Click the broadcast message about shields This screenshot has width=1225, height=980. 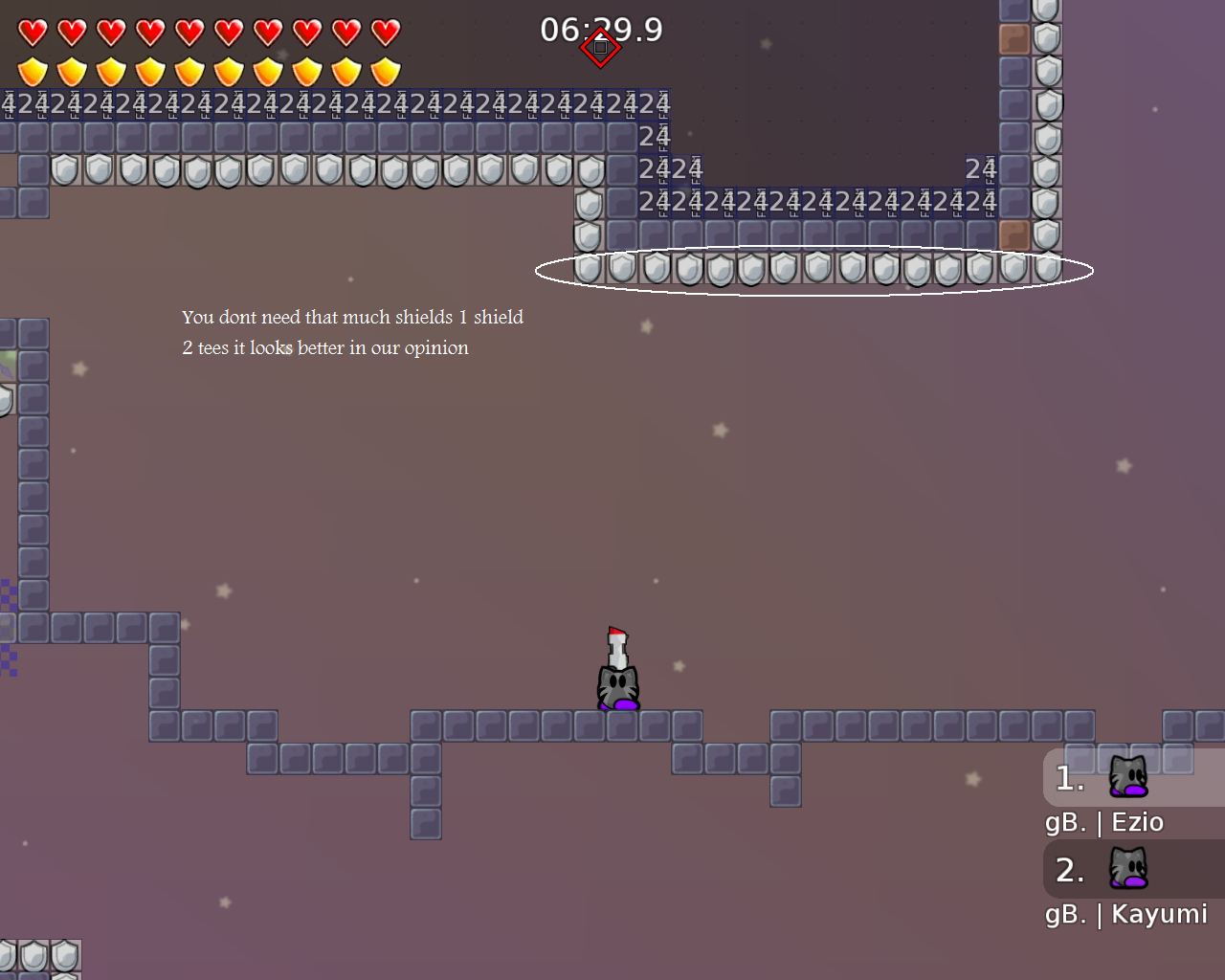(352, 332)
